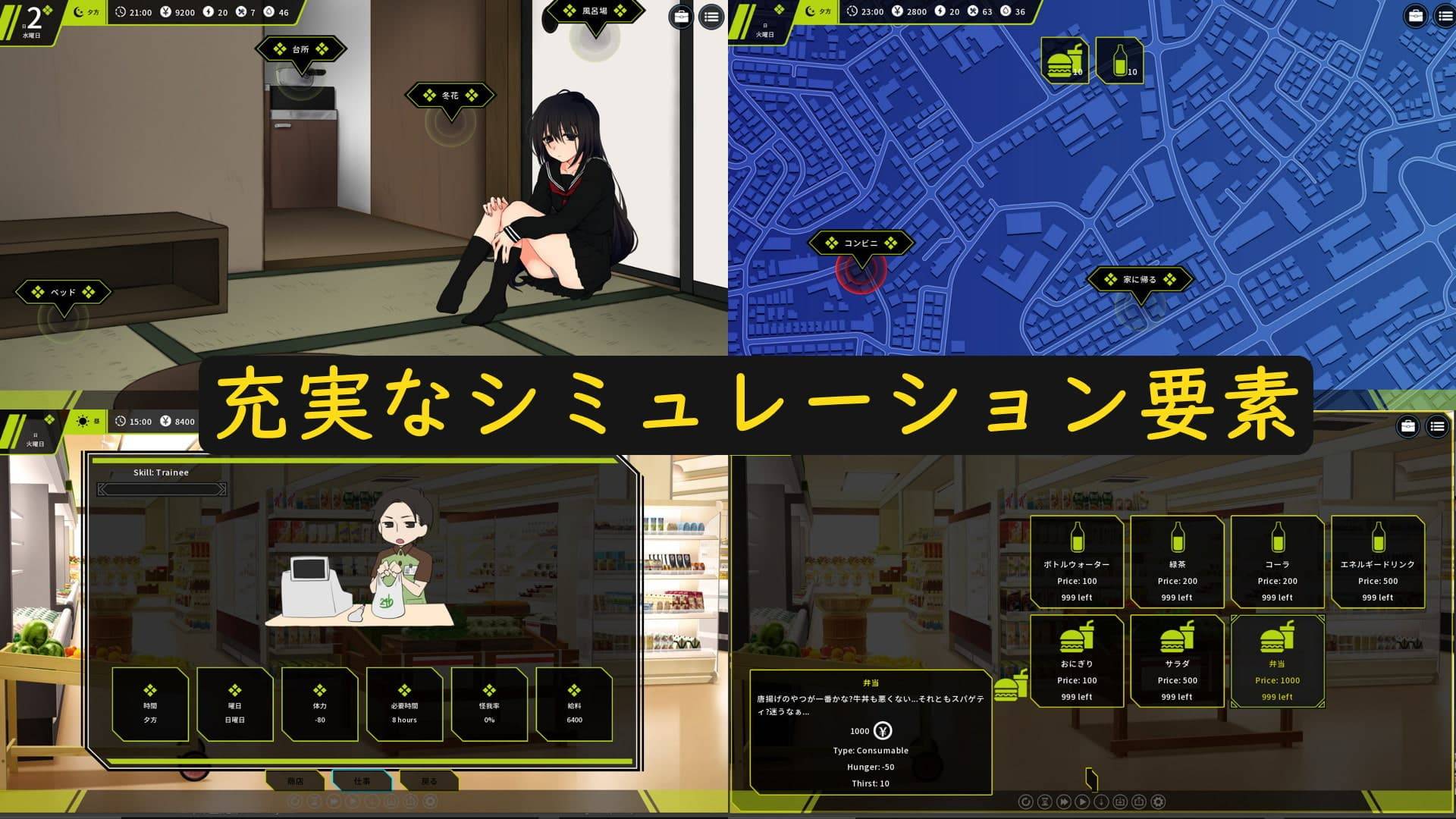Screen dimensions: 1456x819
Task: Click the hourglass wait icon in the quick menu
Action: click(1044, 801)
